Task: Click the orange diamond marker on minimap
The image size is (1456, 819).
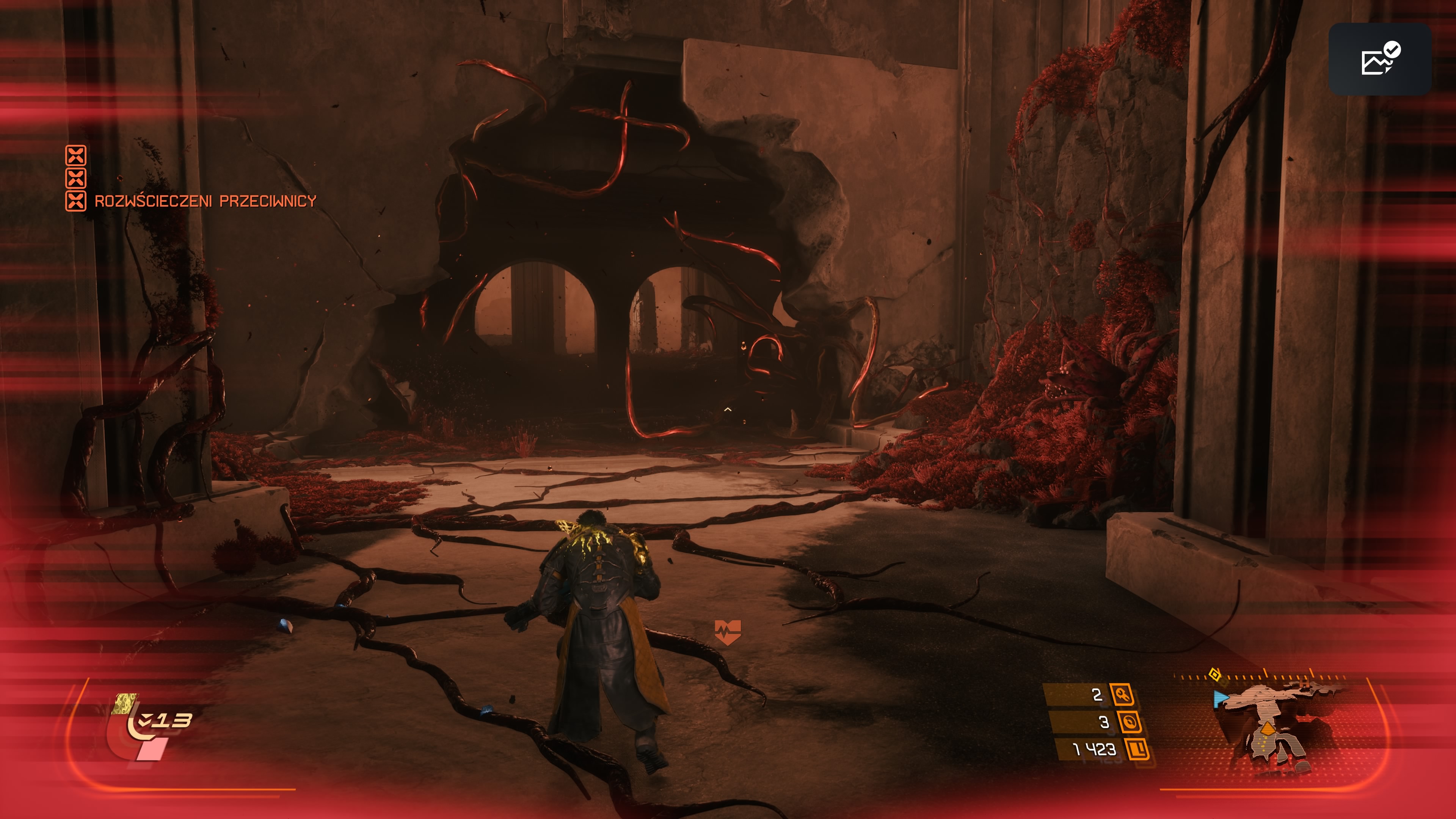Action: pos(1268,728)
